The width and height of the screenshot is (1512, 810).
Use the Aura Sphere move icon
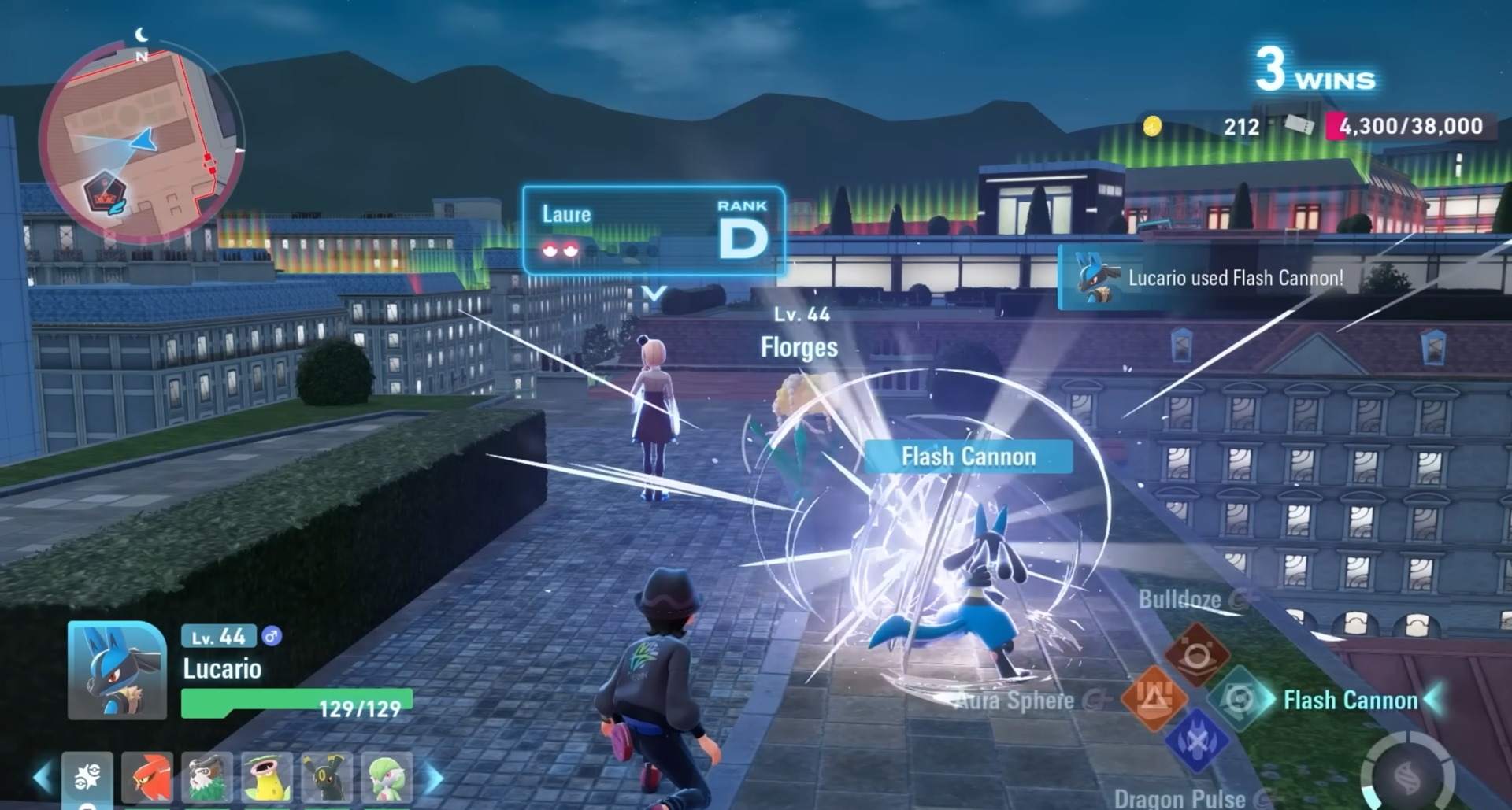pyautogui.click(x=1154, y=697)
